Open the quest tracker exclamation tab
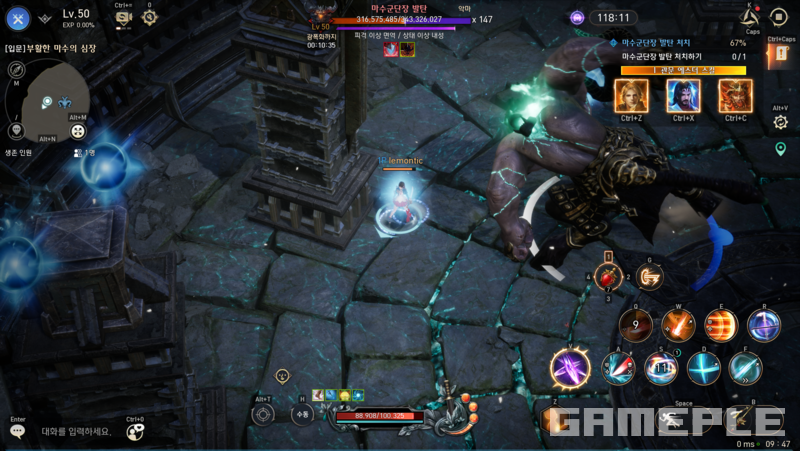 [x=780, y=56]
